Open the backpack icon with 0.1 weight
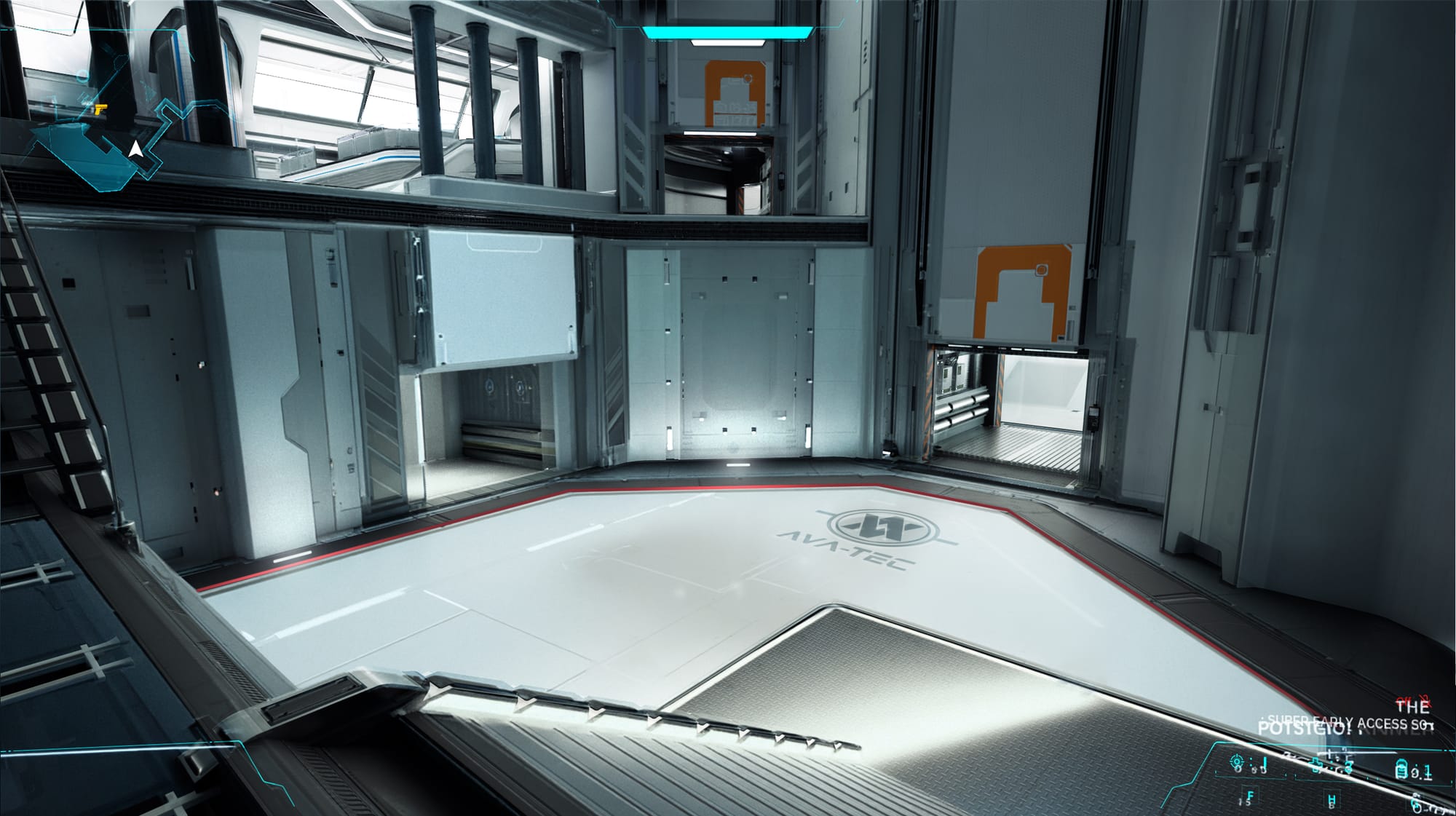 point(1401,769)
